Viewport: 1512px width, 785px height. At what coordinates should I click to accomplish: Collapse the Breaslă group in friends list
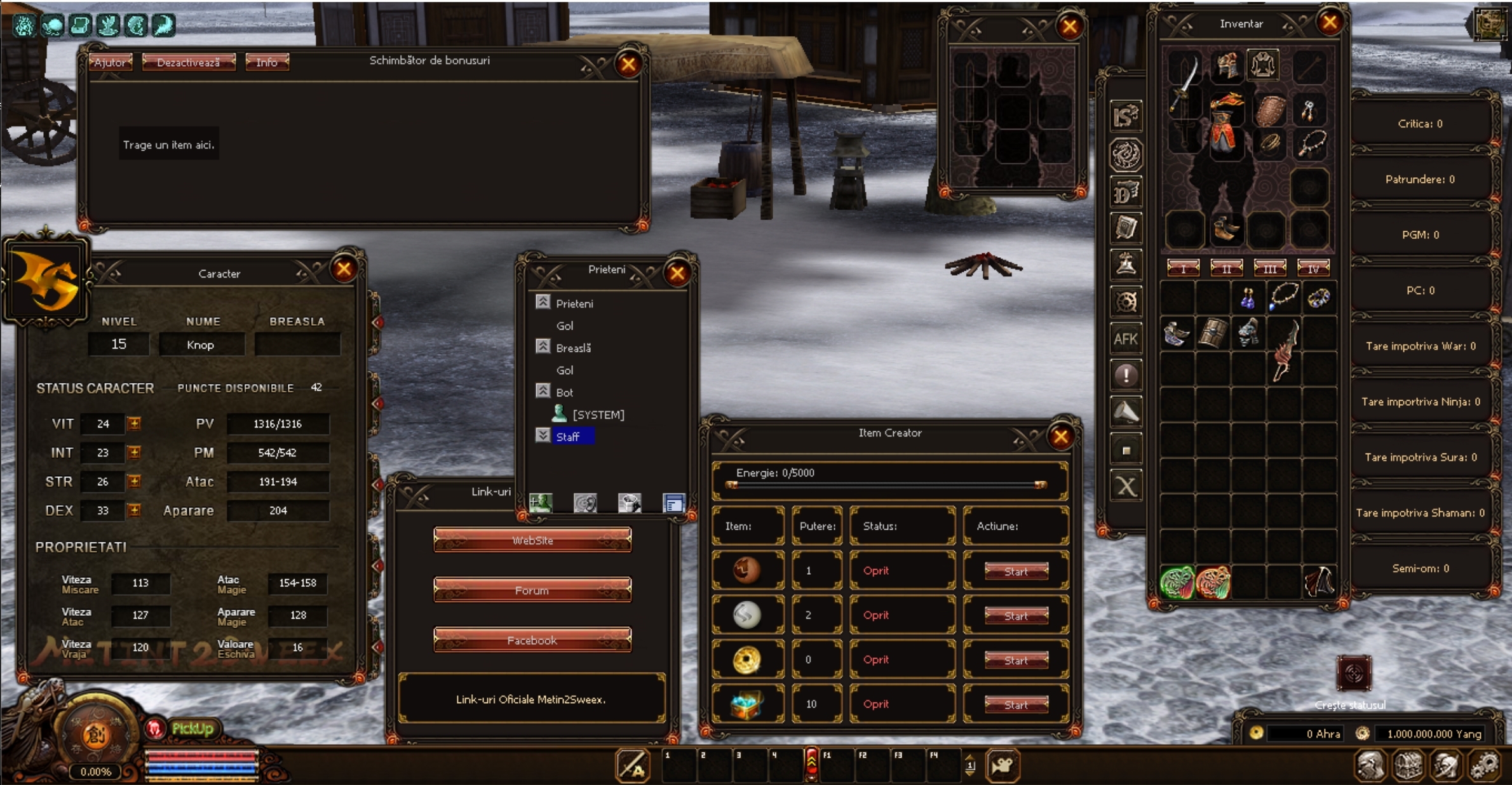tap(543, 347)
